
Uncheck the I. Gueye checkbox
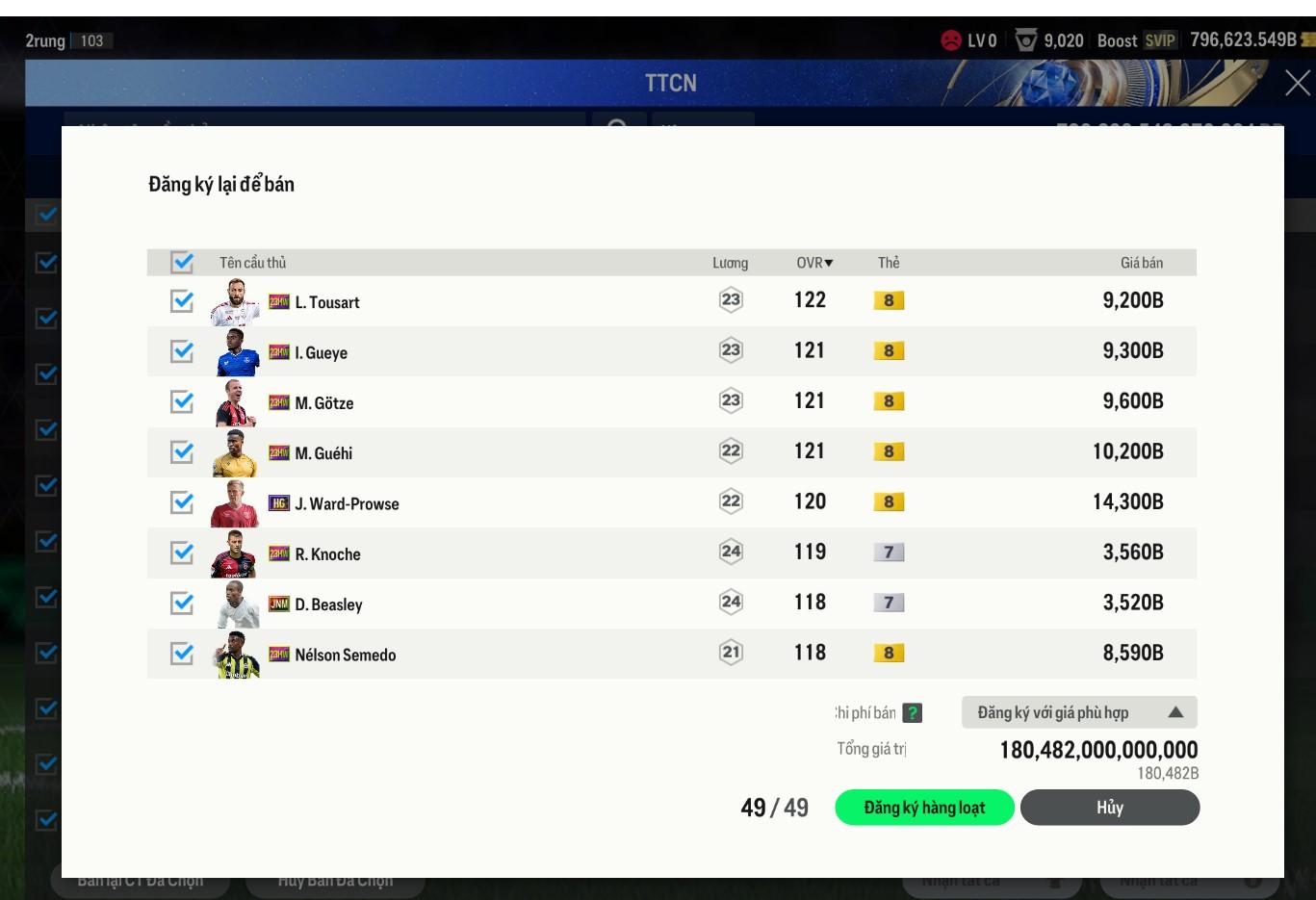coord(182,351)
